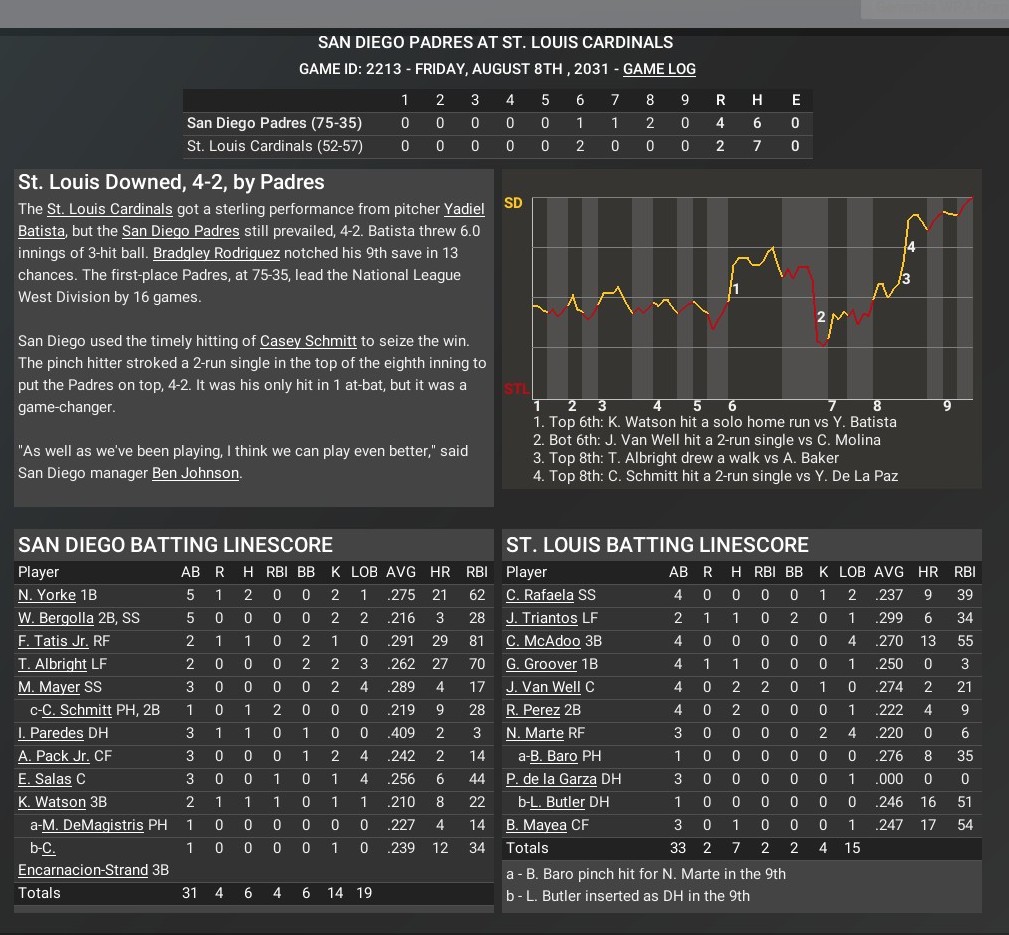Open M. Mayer's player page
Viewport: 1009px width, 935px height.
(46, 687)
